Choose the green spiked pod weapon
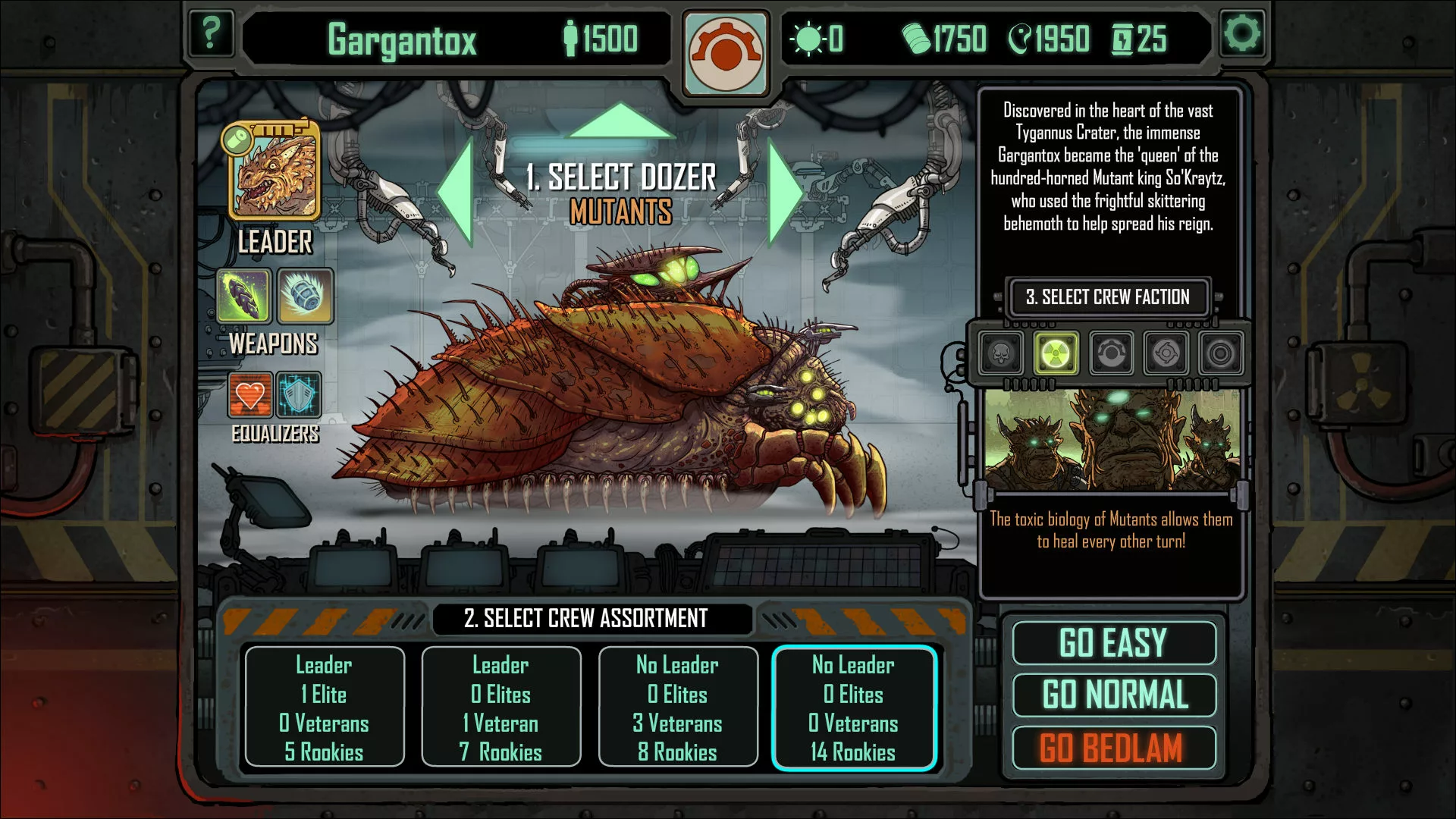The height and width of the screenshot is (819, 1456). click(x=243, y=296)
